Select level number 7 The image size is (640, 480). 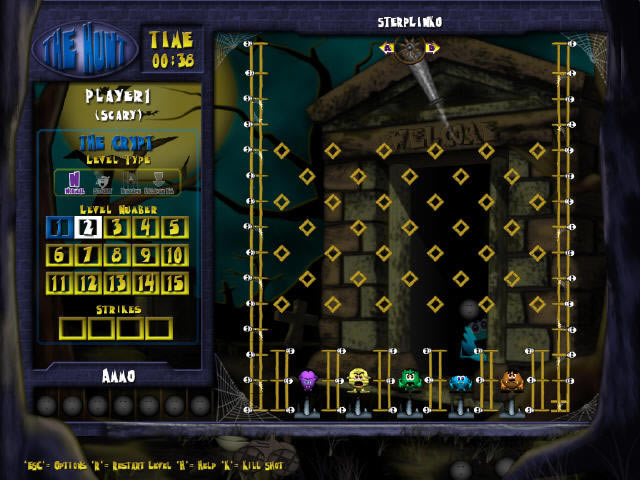(88, 255)
